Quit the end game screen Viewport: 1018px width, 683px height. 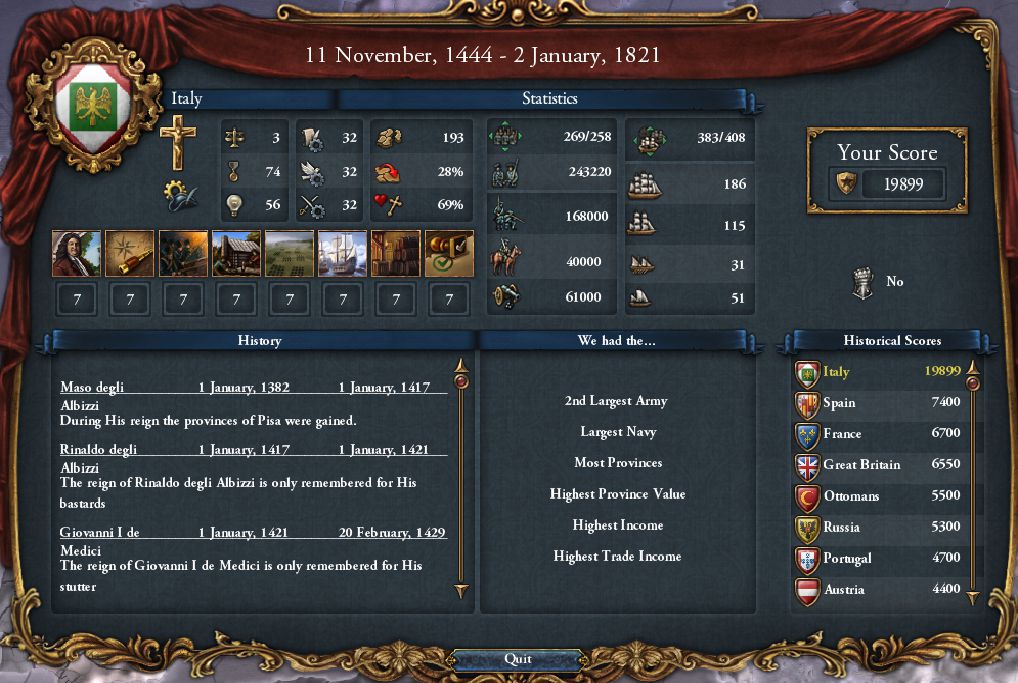tap(517, 659)
